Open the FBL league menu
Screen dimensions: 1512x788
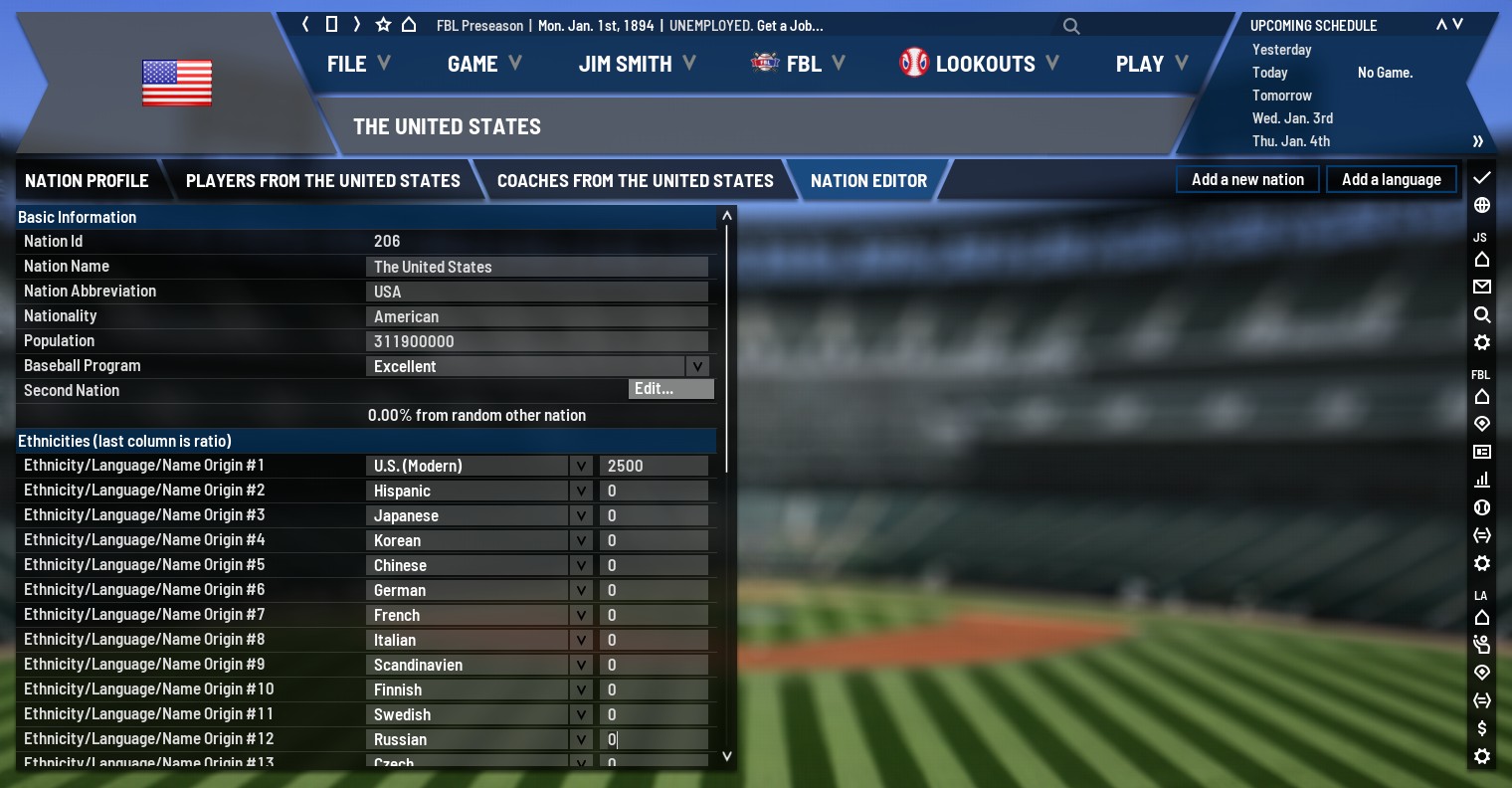click(x=798, y=64)
